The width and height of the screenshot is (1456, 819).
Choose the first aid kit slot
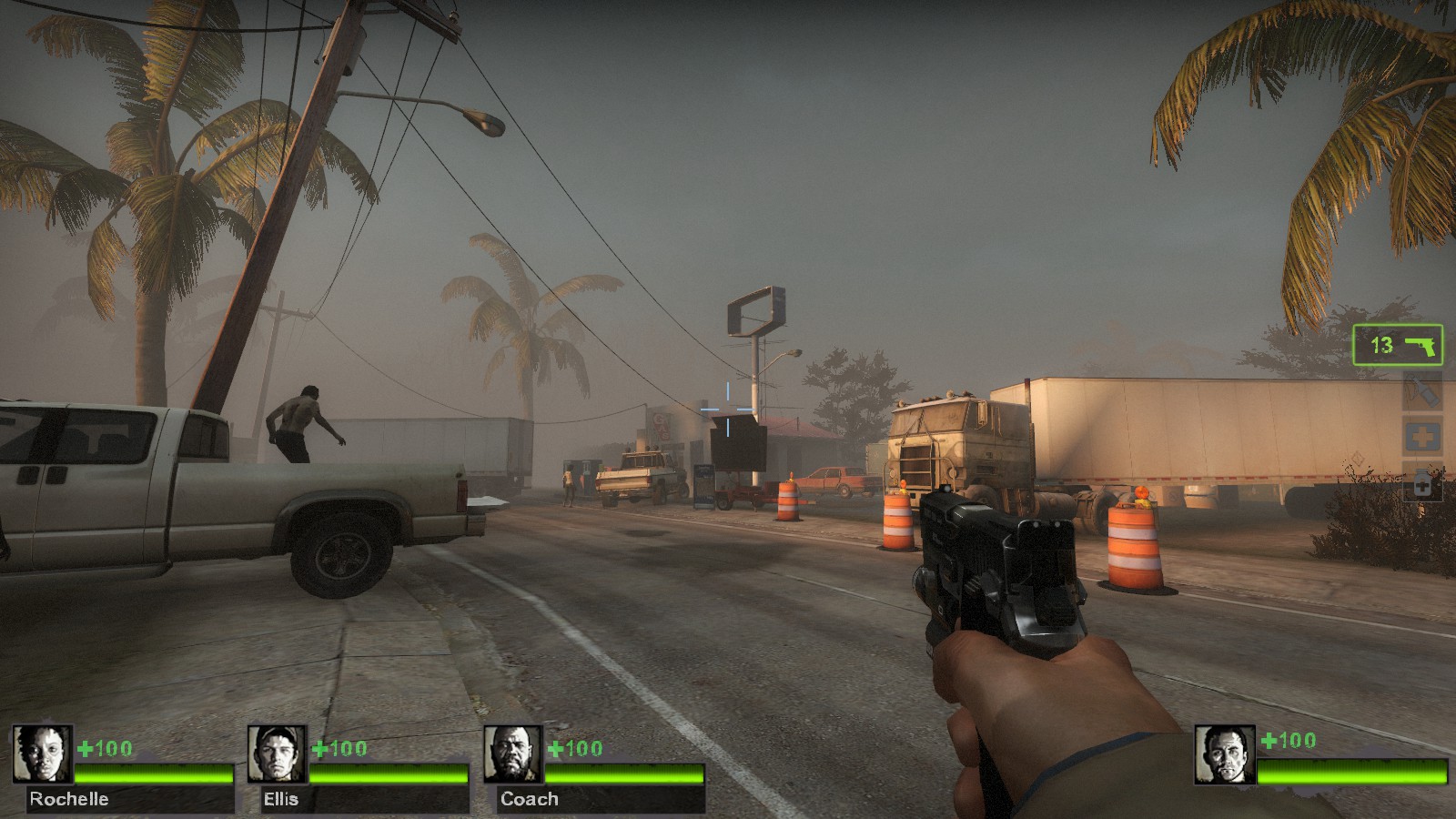click(1422, 438)
